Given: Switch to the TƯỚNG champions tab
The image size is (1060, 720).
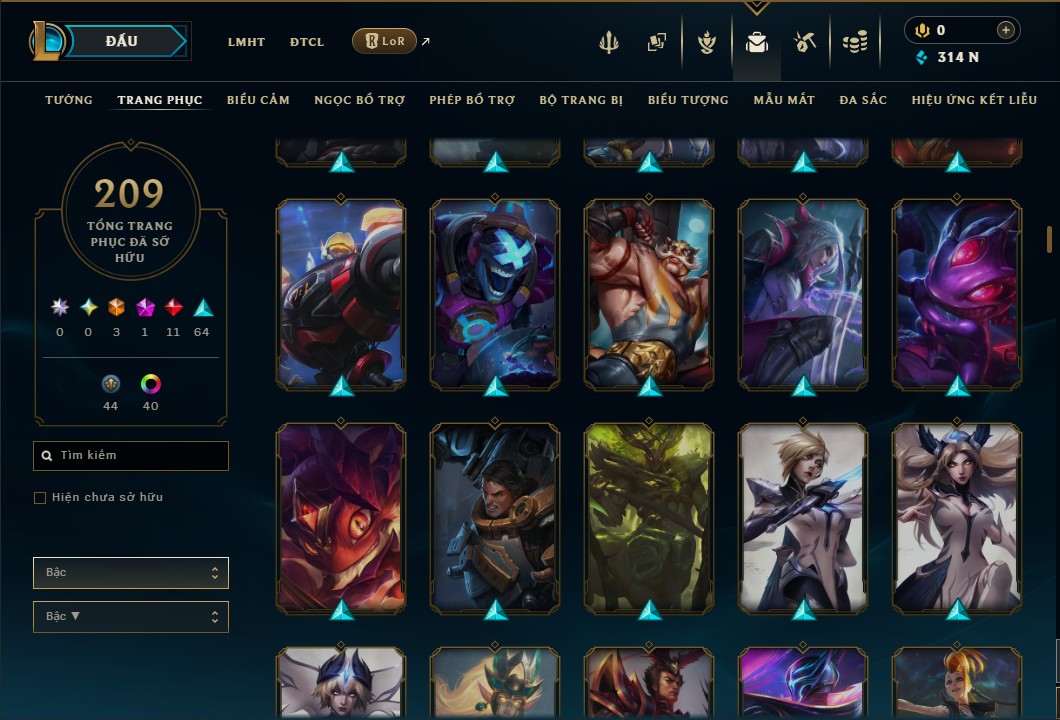Looking at the screenshot, I should tap(69, 100).
